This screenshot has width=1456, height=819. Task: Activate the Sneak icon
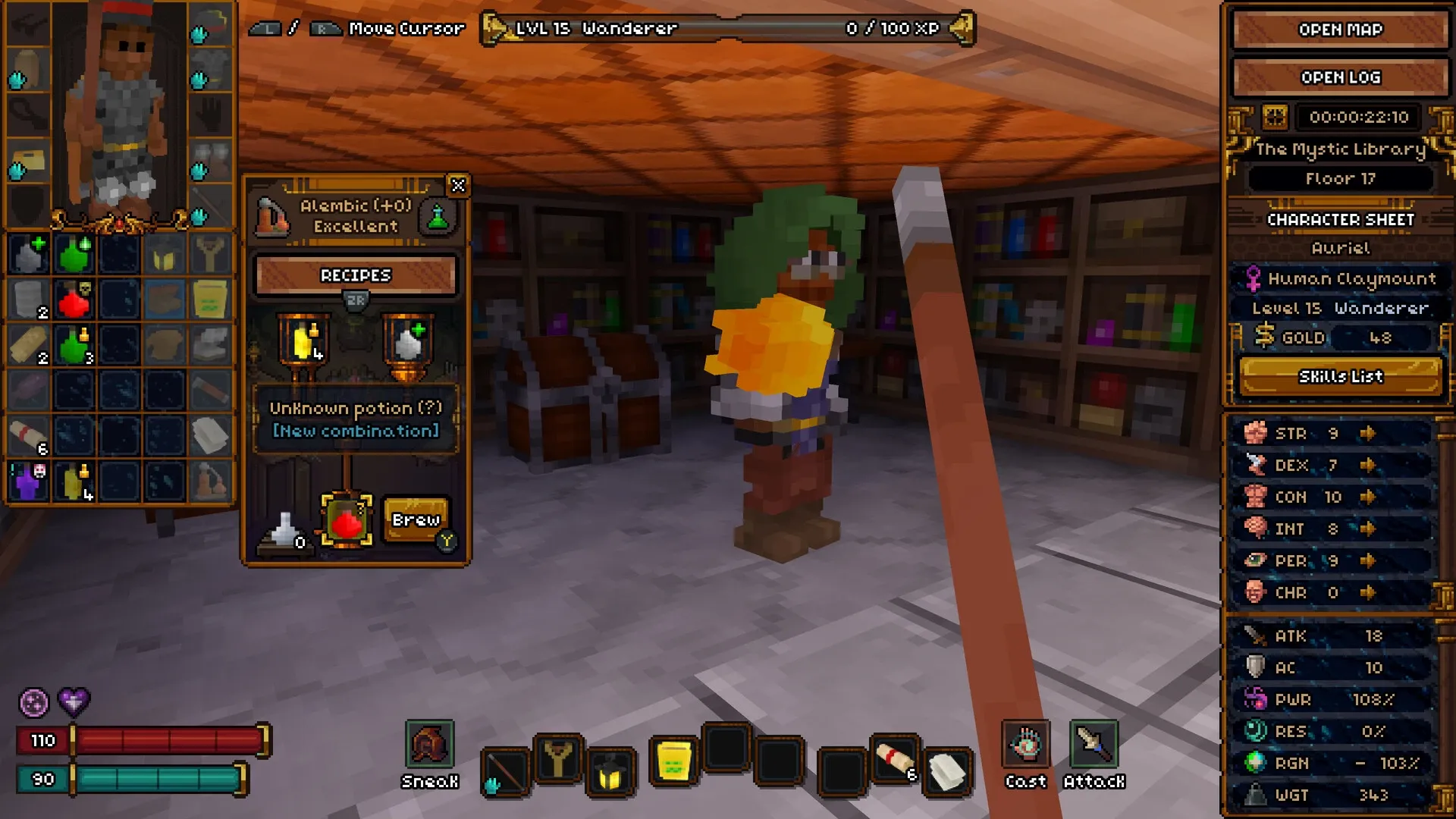(429, 745)
